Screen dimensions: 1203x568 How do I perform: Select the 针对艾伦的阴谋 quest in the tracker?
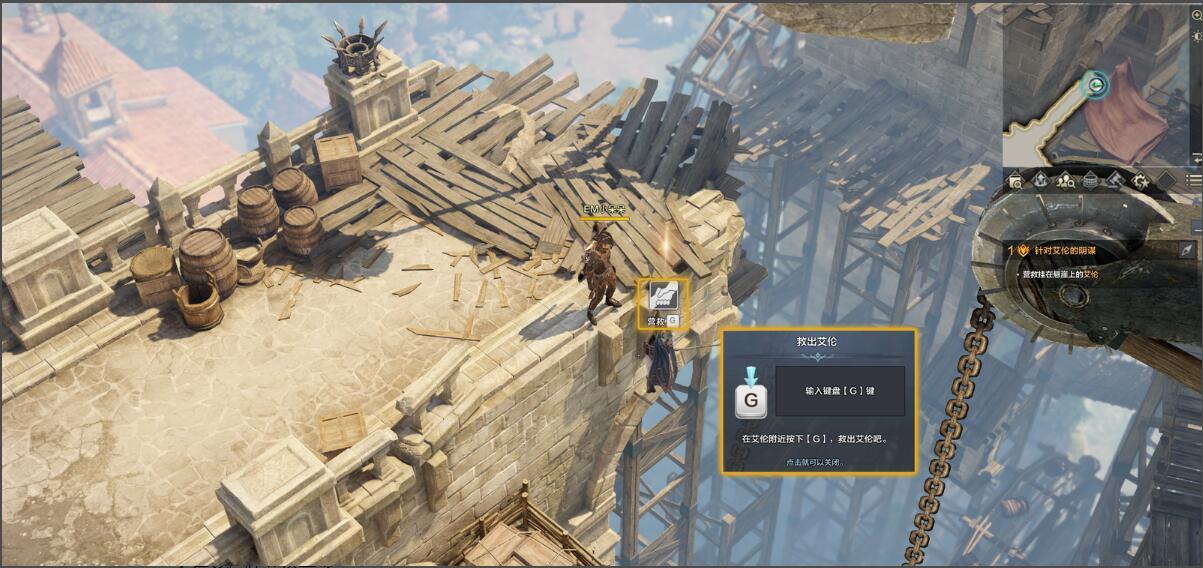point(1063,250)
